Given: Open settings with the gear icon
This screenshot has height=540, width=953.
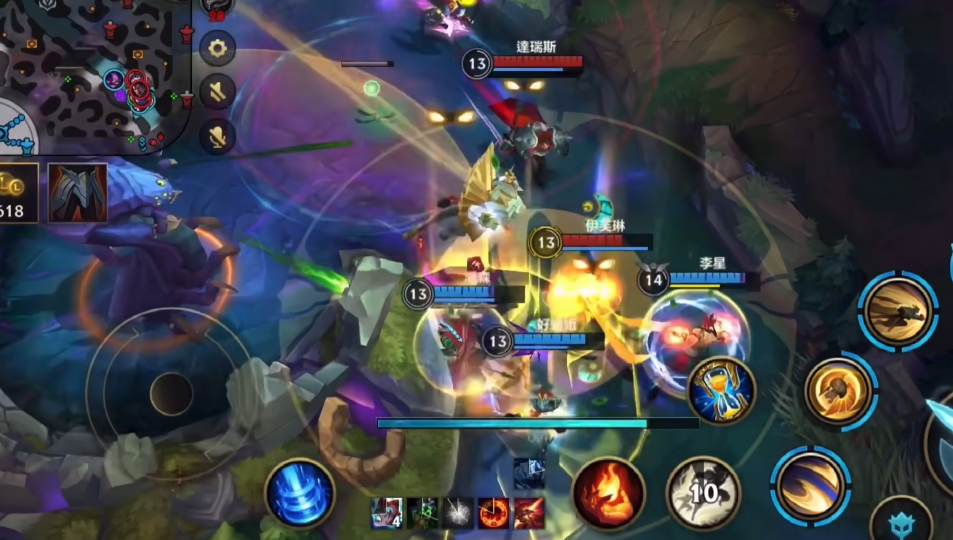Looking at the screenshot, I should pos(217,47).
